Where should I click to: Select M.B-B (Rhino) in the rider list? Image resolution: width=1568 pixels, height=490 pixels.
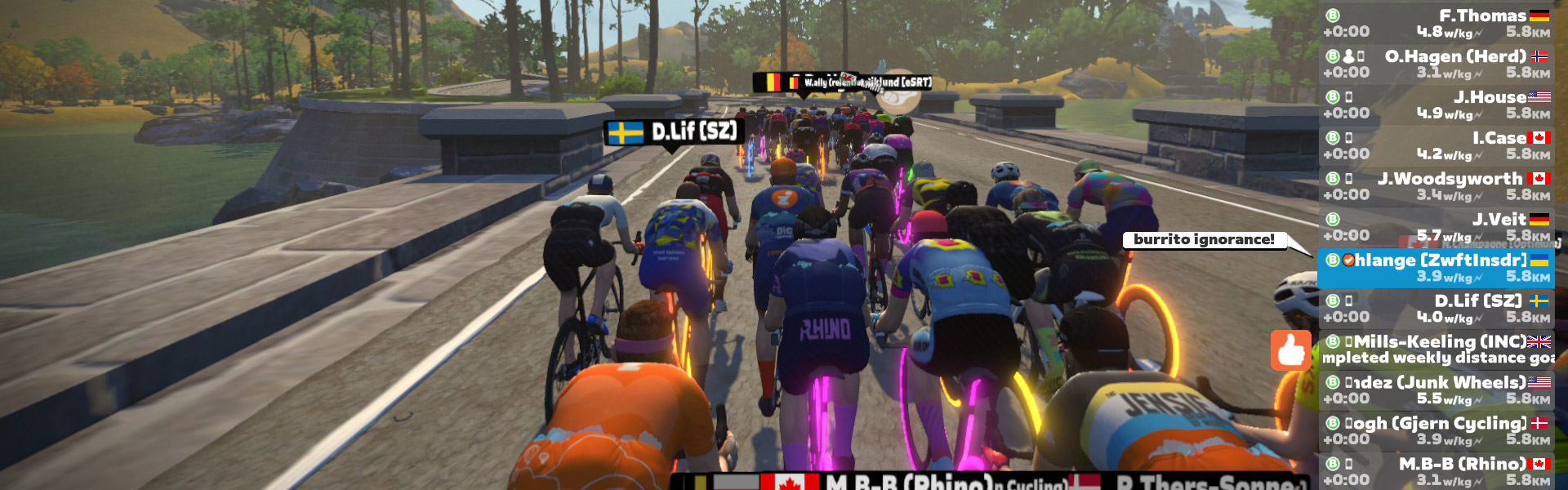(1437, 471)
